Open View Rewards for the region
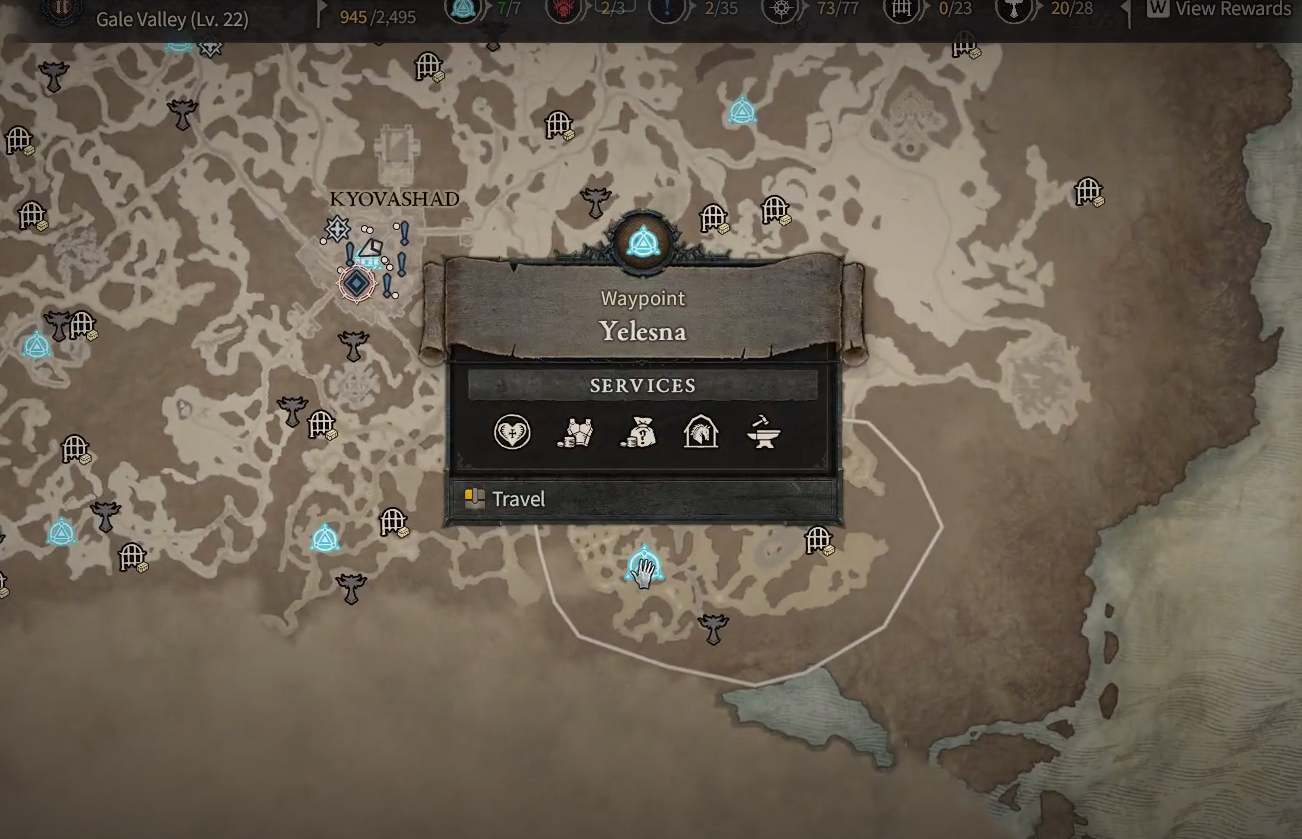The height and width of the screenshot is (839, 1302). coord(1219,10)
